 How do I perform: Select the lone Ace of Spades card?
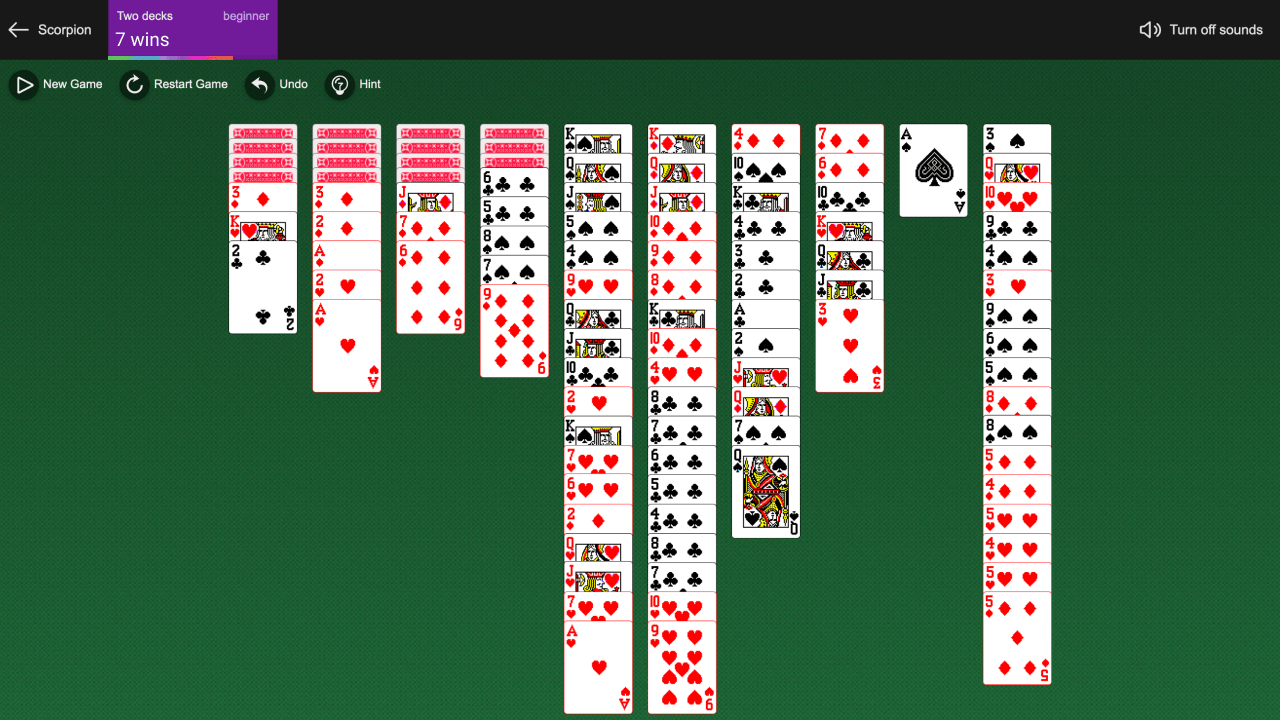(x=932, y=170)
